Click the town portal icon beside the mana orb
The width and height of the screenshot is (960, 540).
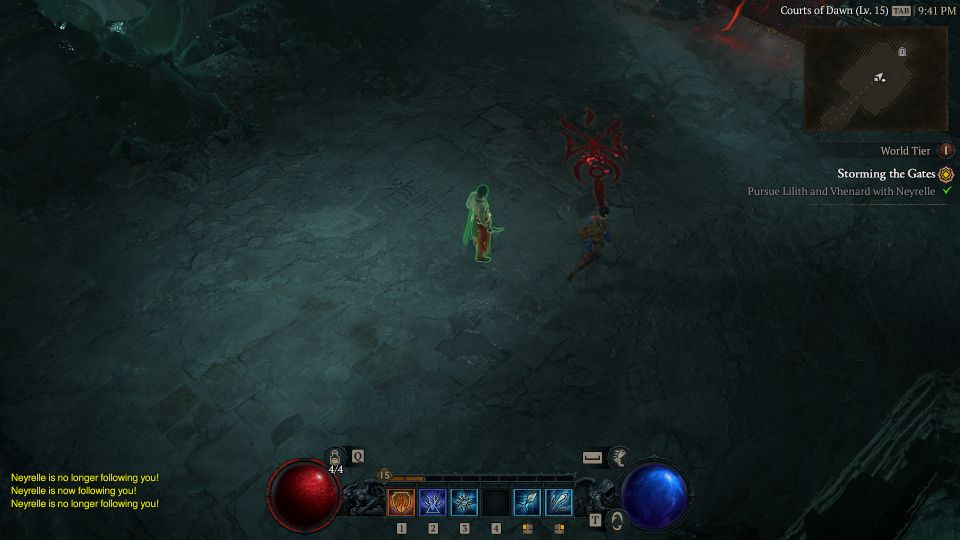click(617, 519)
